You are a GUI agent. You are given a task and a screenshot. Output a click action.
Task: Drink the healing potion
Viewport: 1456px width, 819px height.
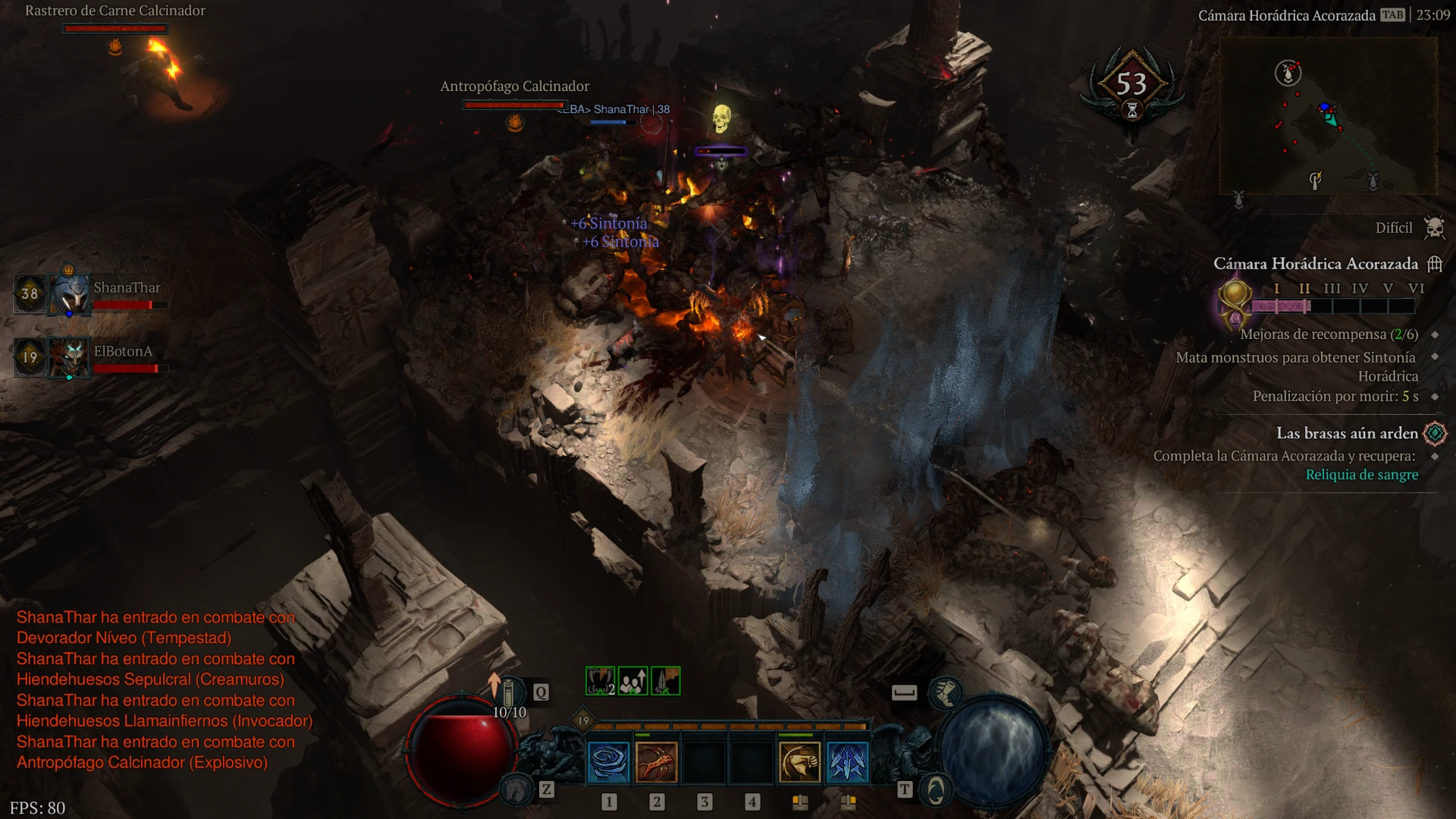click(510, 692)
